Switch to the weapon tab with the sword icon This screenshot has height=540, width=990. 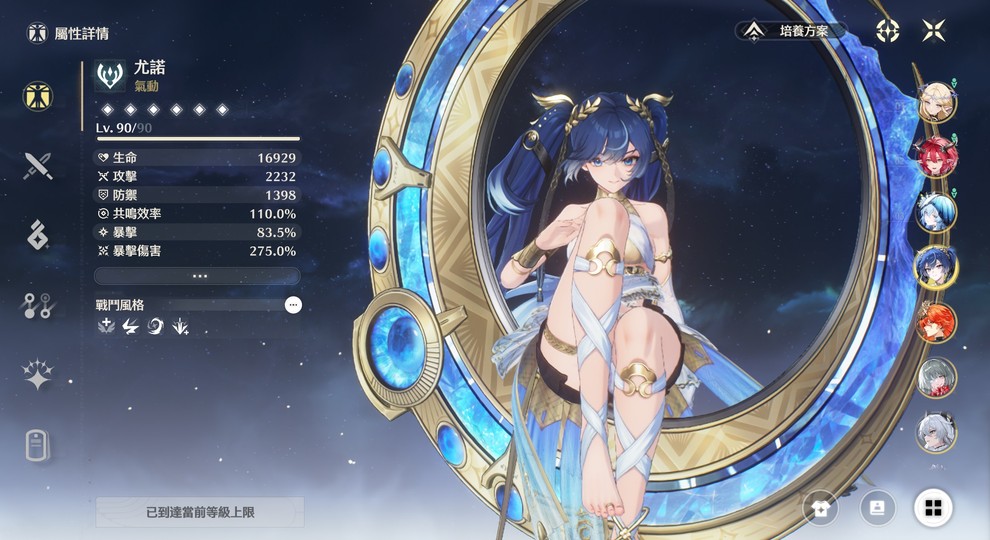pyautogui.click(x=38, y=165)
